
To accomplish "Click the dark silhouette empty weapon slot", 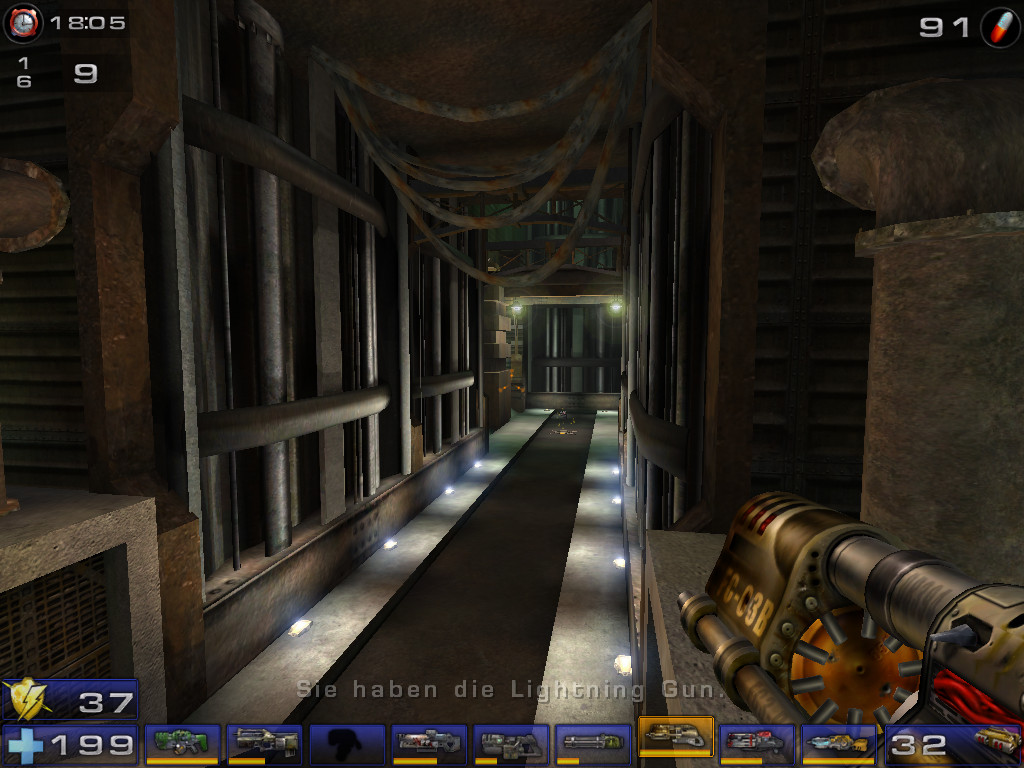I will tap(347, 744).
